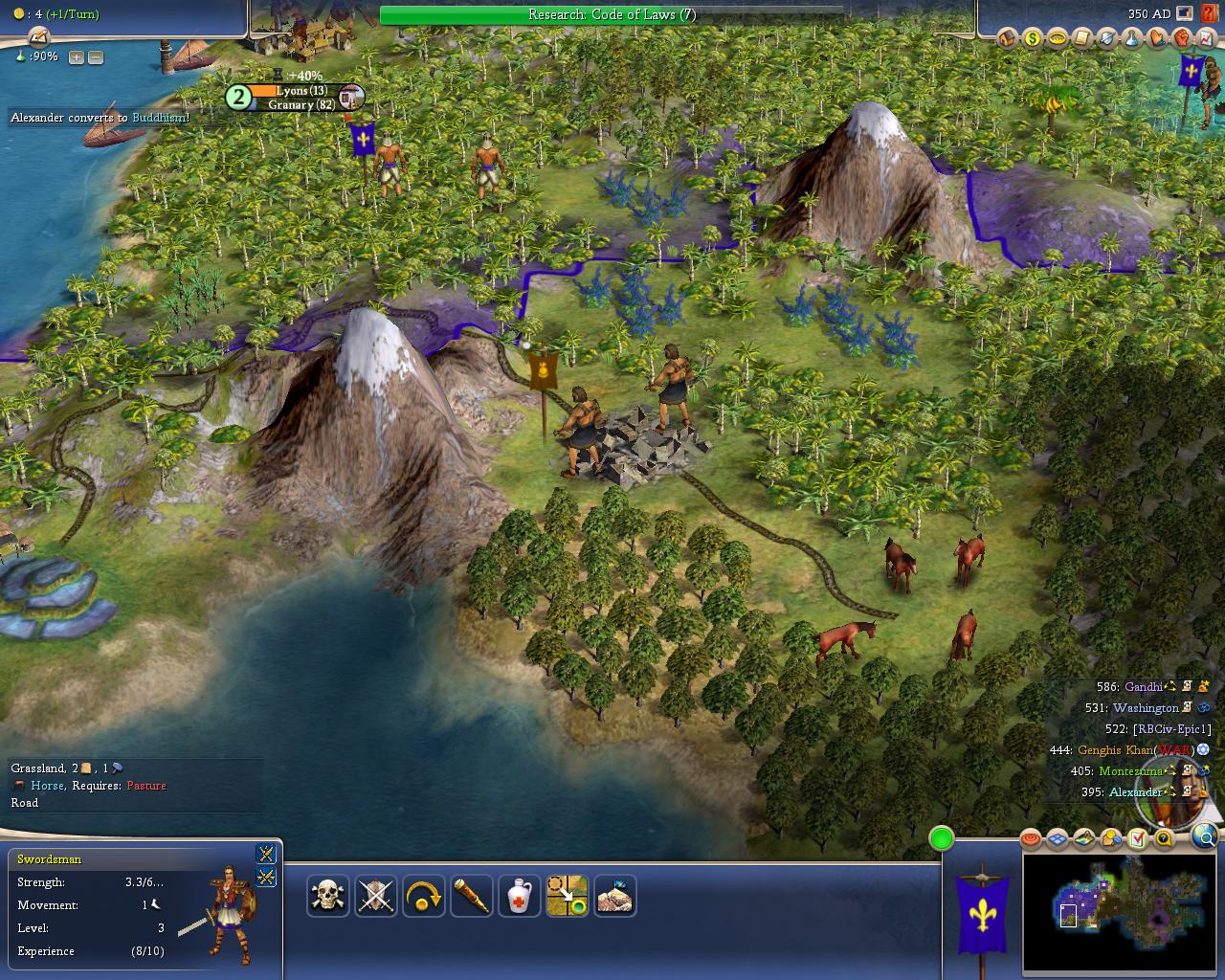Image resolution: width=1225 pixels, height=980 pixels.
Task: Click the skull Delete Unit action
Action: 327,897
